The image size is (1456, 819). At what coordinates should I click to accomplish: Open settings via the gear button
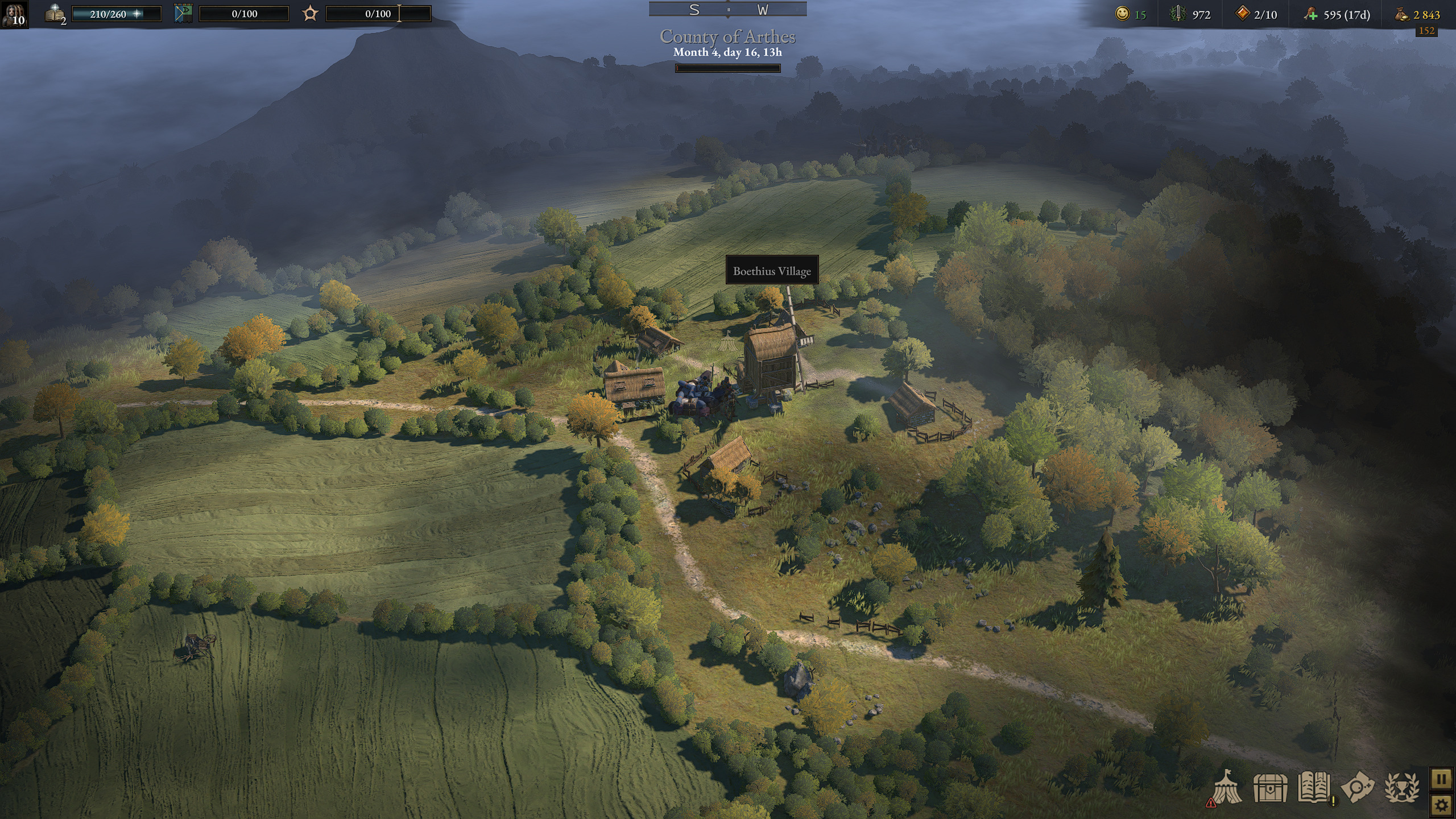pyautogui.click(x=1441, y=805)
